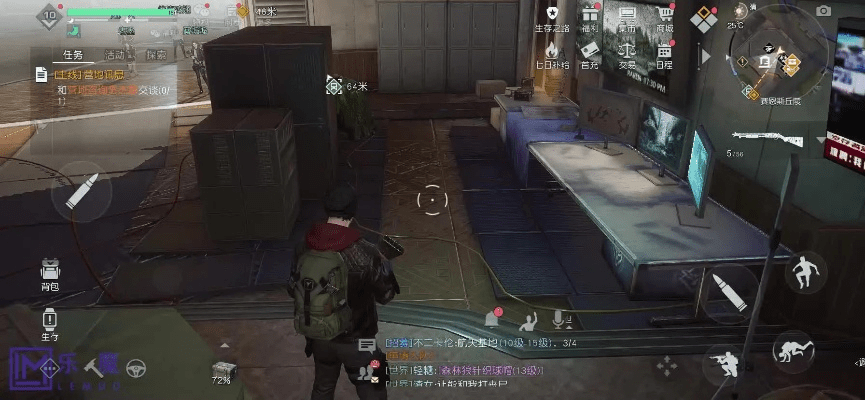The image size is (865, 400).
Task: Open the 交易 trading scales menu
Action: point(627,53)
